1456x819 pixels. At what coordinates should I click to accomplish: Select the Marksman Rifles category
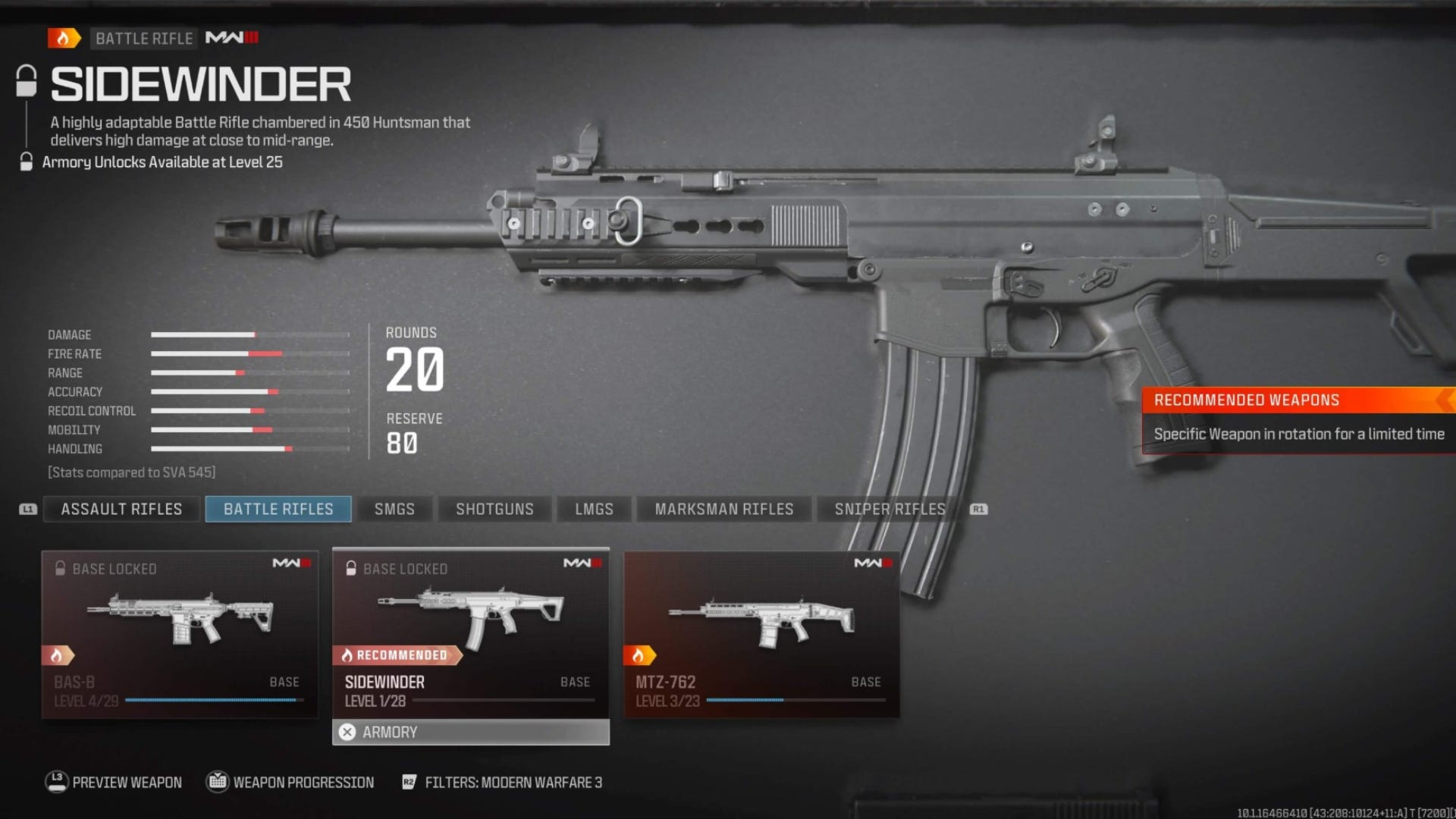(x=723, y=509)
